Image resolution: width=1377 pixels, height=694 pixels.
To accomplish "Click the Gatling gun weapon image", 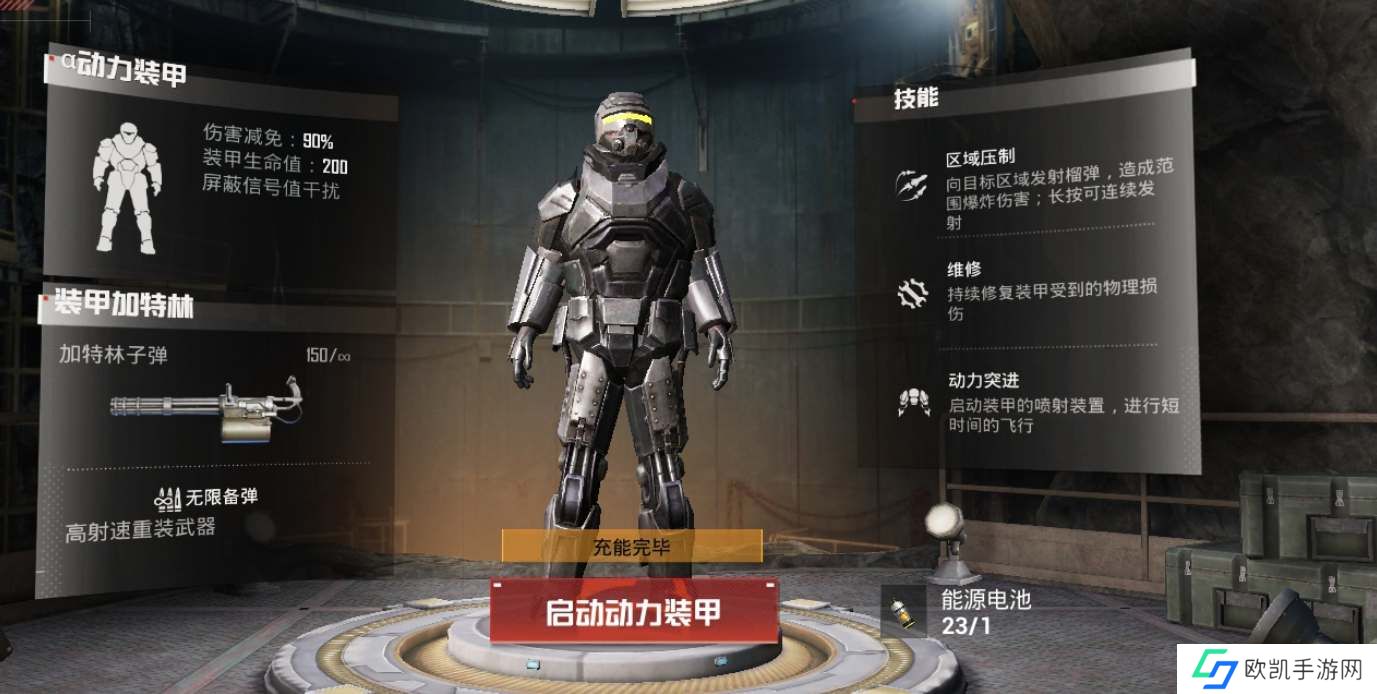I will 207,405.
